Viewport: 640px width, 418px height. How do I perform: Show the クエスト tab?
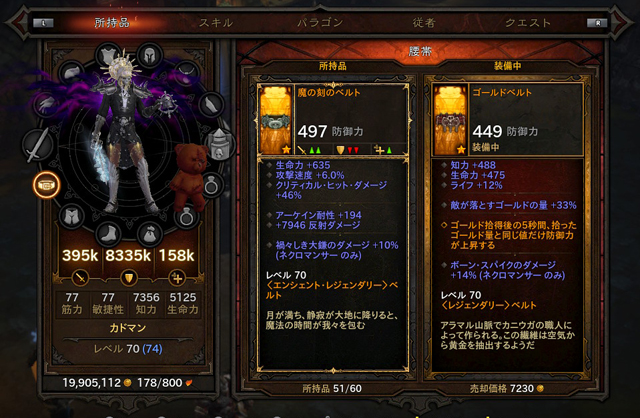[x=529, y=20]
